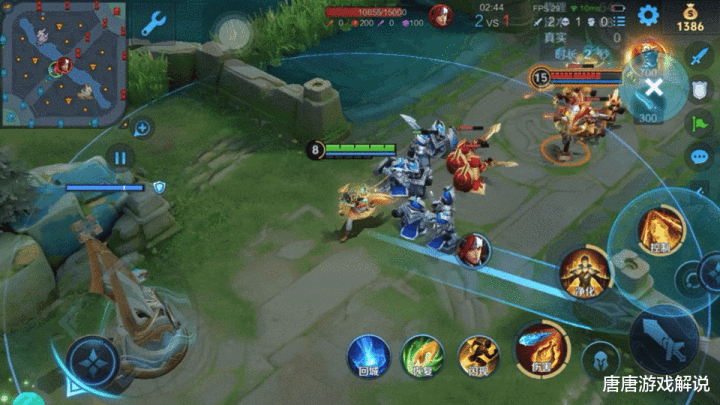The image size is (720, 405).
Task: Pause the match with the pause button
Action: point(119,157)
